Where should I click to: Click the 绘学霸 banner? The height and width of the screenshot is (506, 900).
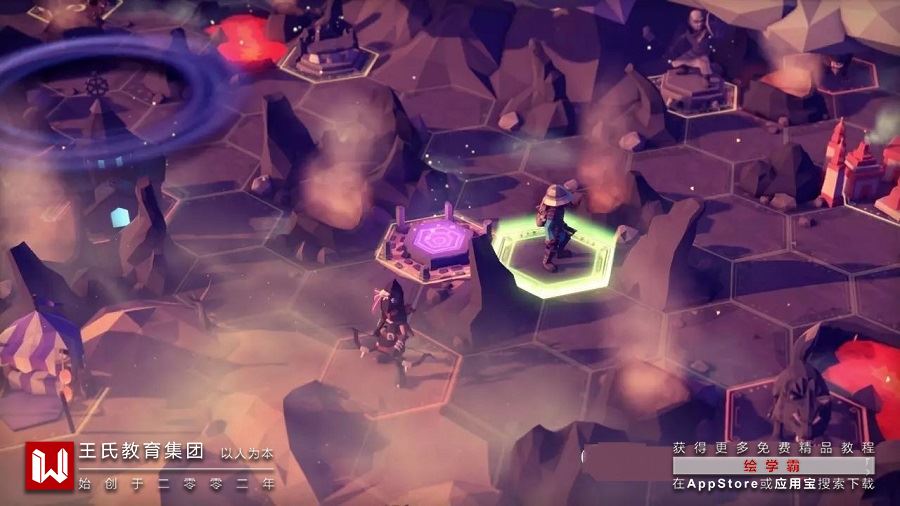[x=773, y=466]
